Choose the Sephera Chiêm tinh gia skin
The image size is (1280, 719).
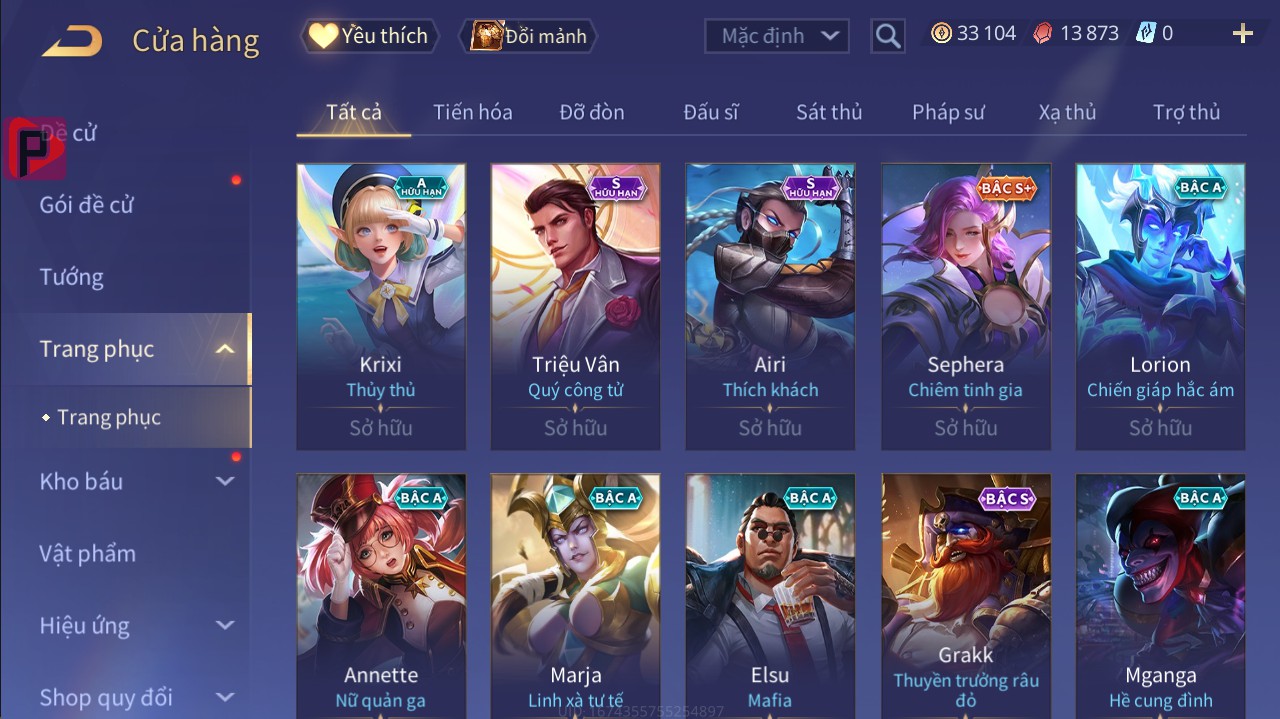[965, 305]
